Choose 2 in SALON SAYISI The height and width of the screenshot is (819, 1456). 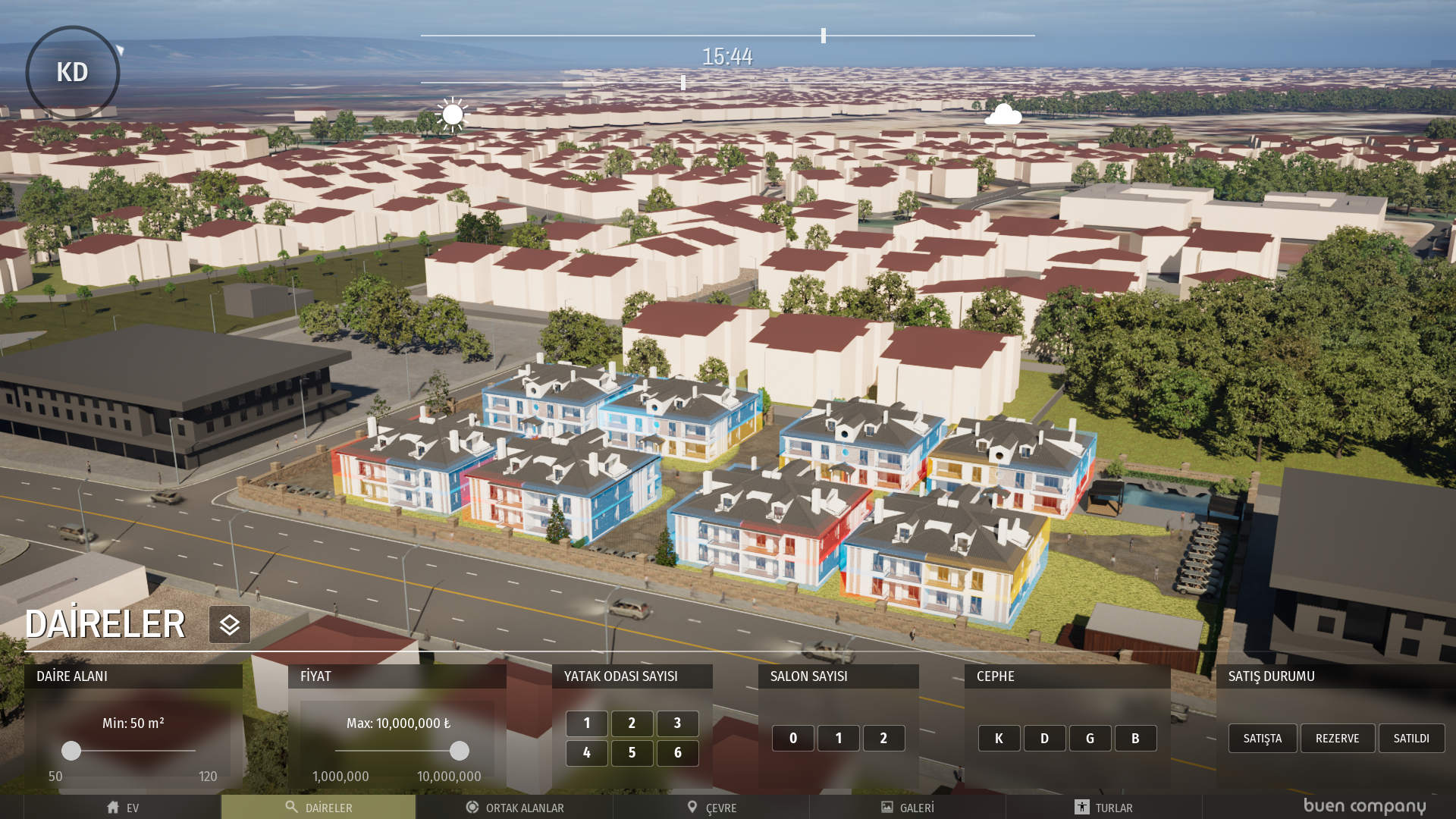pyautogui.click(x=883, y=739)
